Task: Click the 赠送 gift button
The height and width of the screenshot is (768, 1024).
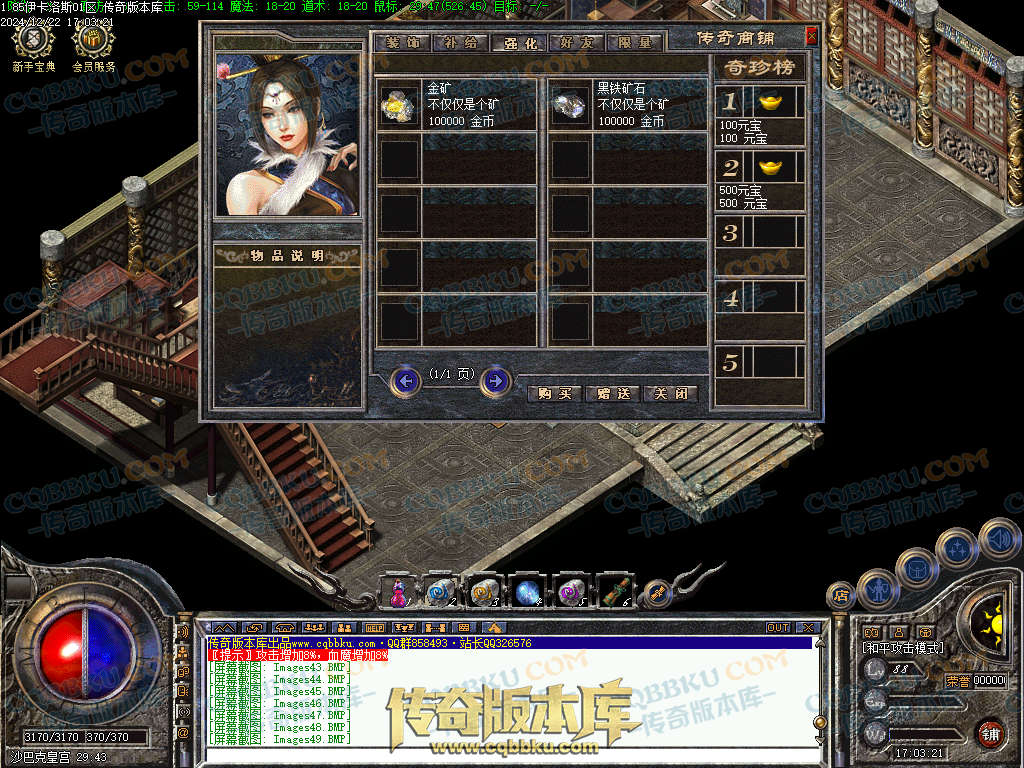Action: tap(612, 393)
